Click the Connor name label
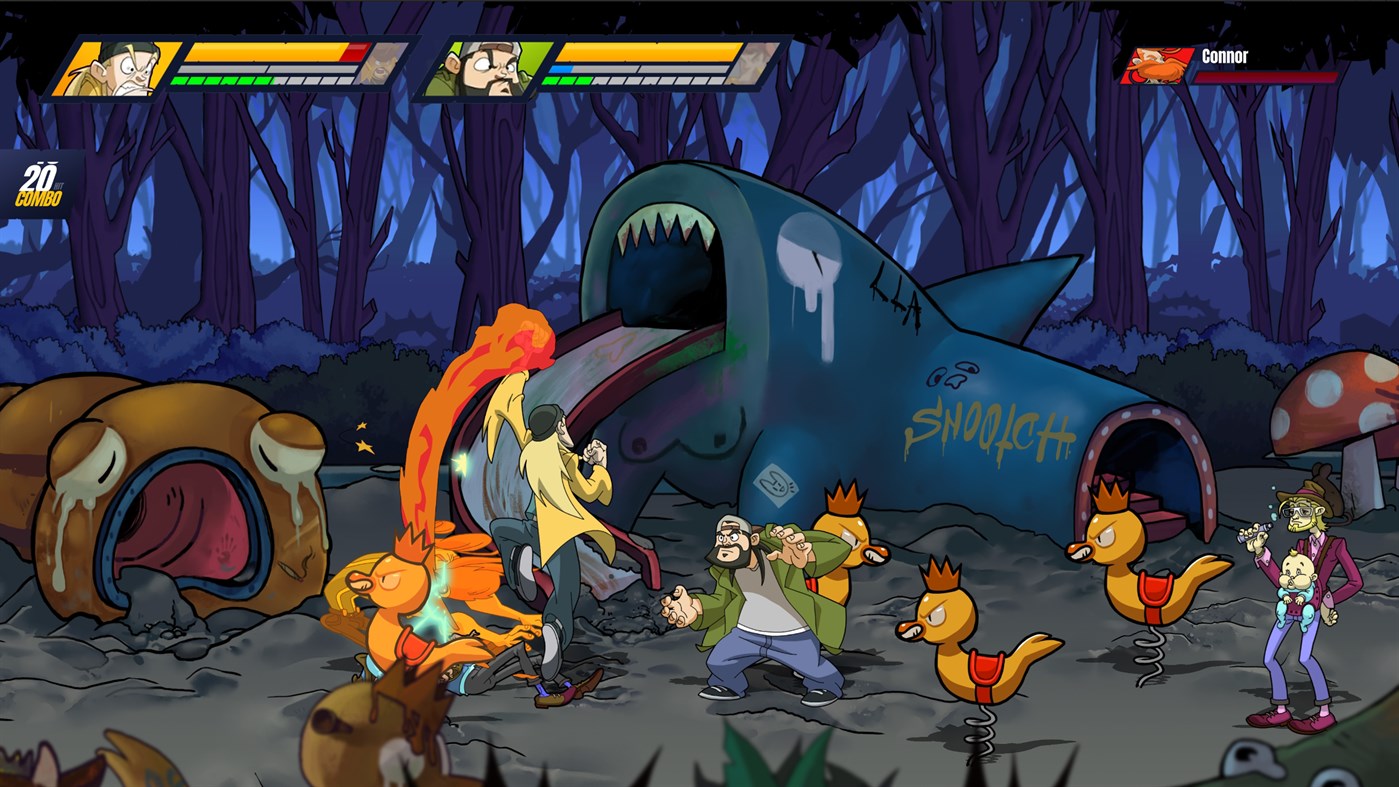1399x787 pixels. (x=1226, y=57)
